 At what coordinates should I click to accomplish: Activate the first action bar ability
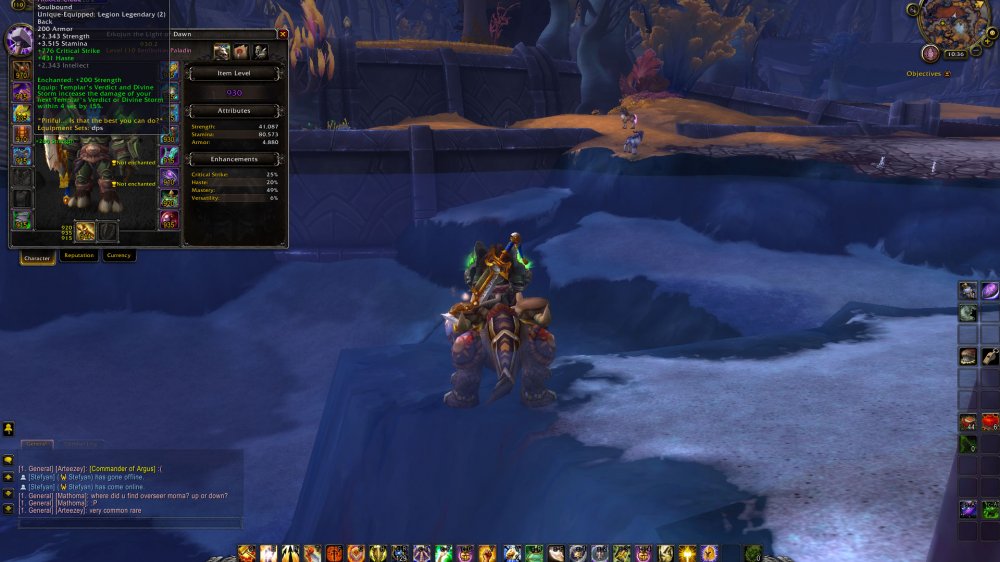tap(246, 553)
